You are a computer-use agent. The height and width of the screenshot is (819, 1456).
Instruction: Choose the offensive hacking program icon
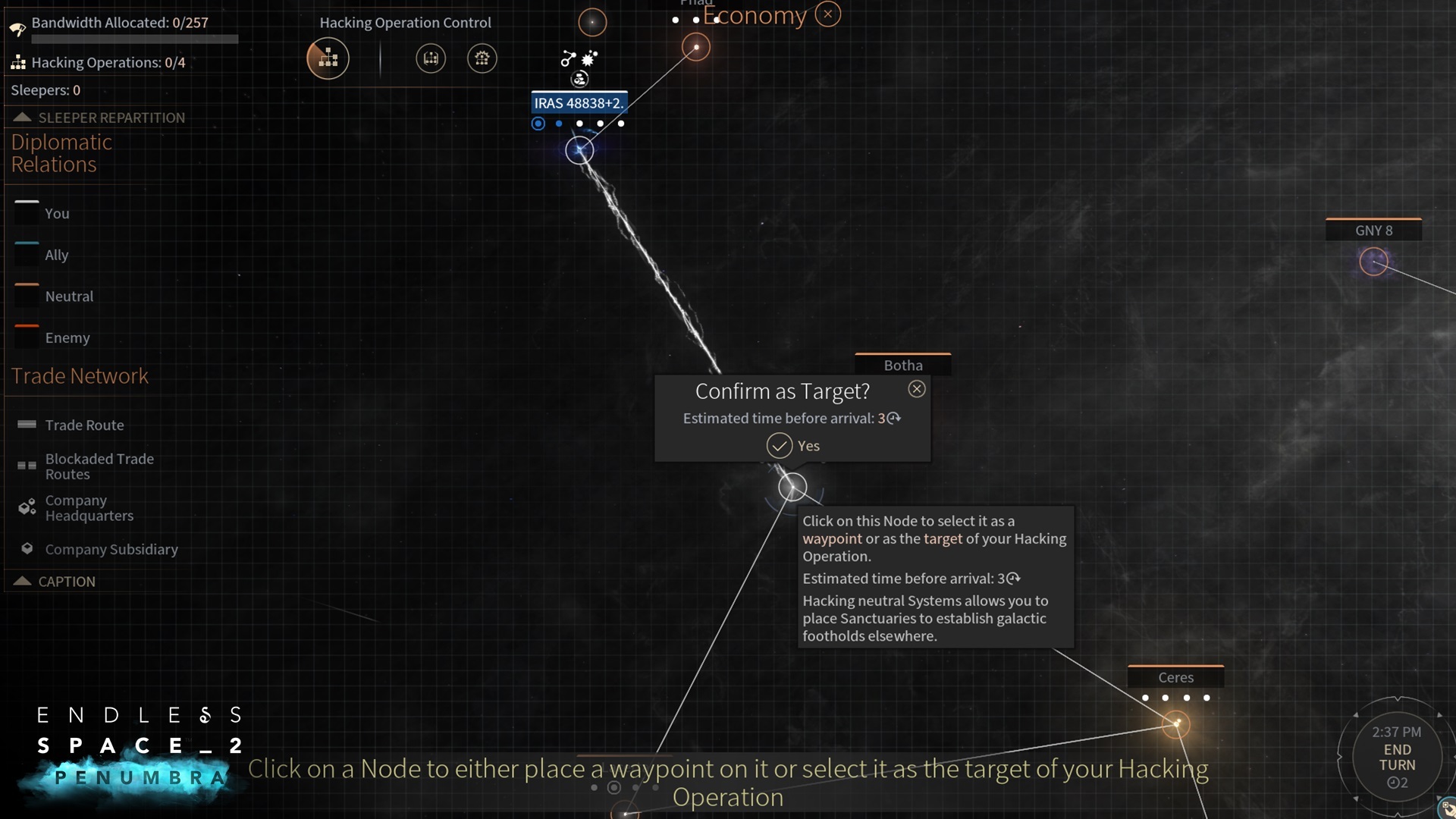click(x=482, y=58)
